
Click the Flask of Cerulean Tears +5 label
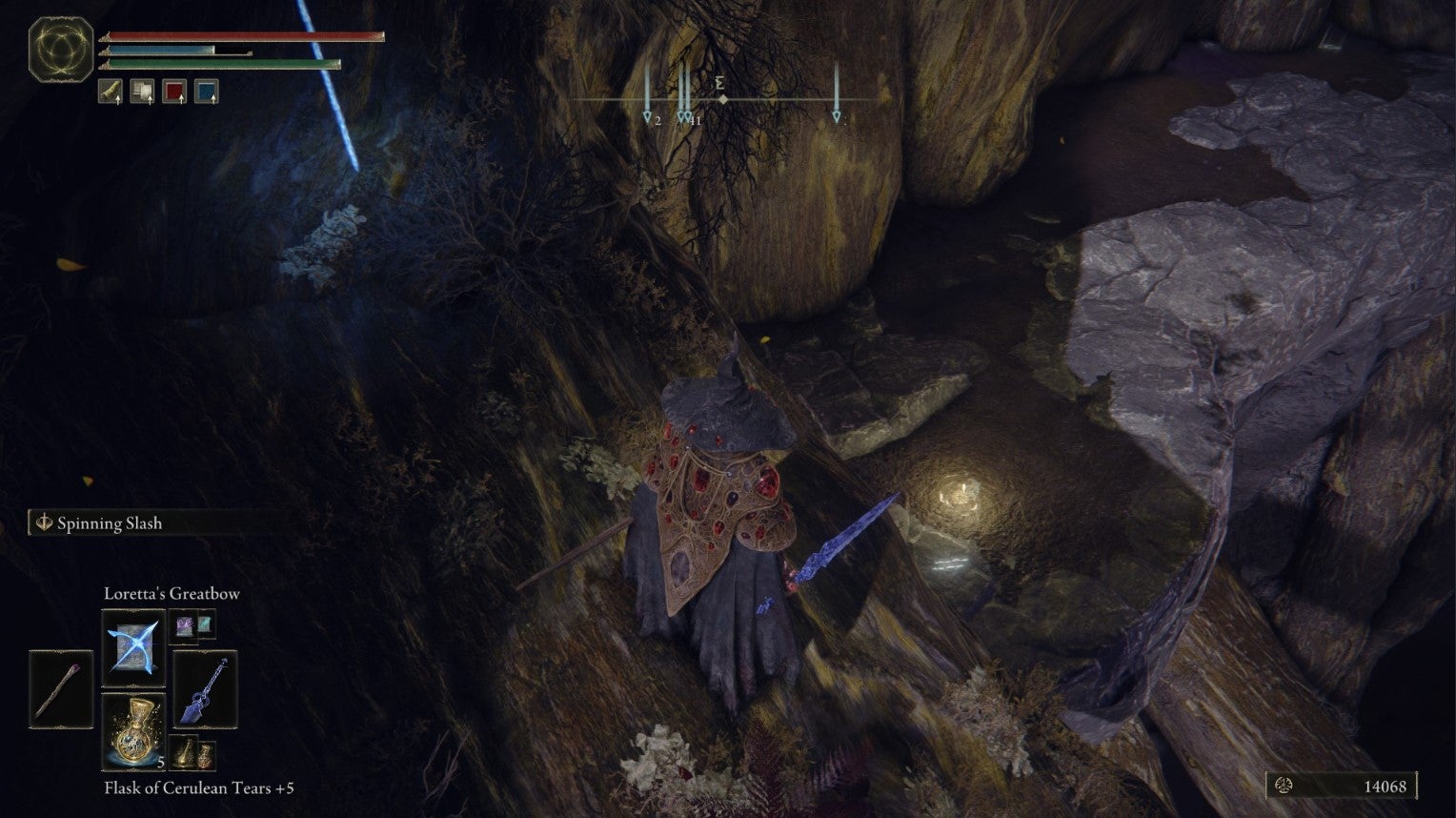[x=200, y=788]
